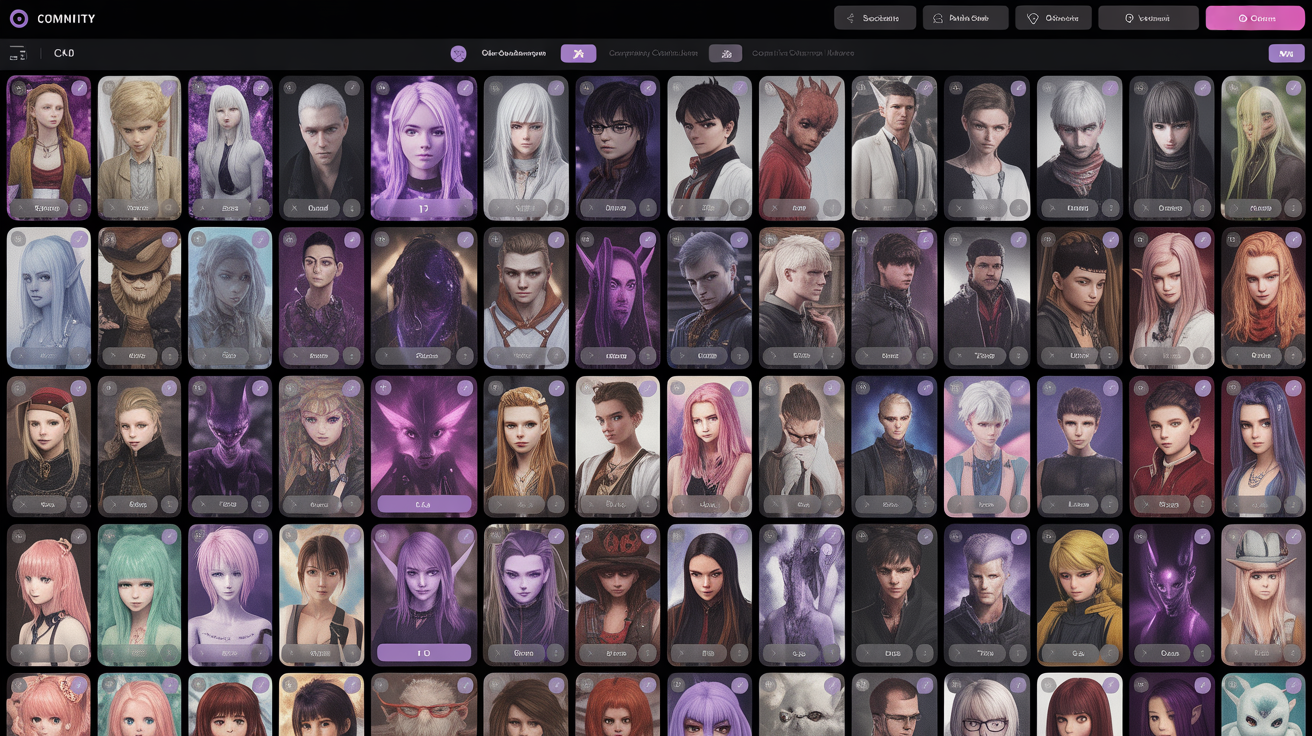Switch to the Location tab in the top navigation
1312x736 pixels.
[x=1148, y=17]
